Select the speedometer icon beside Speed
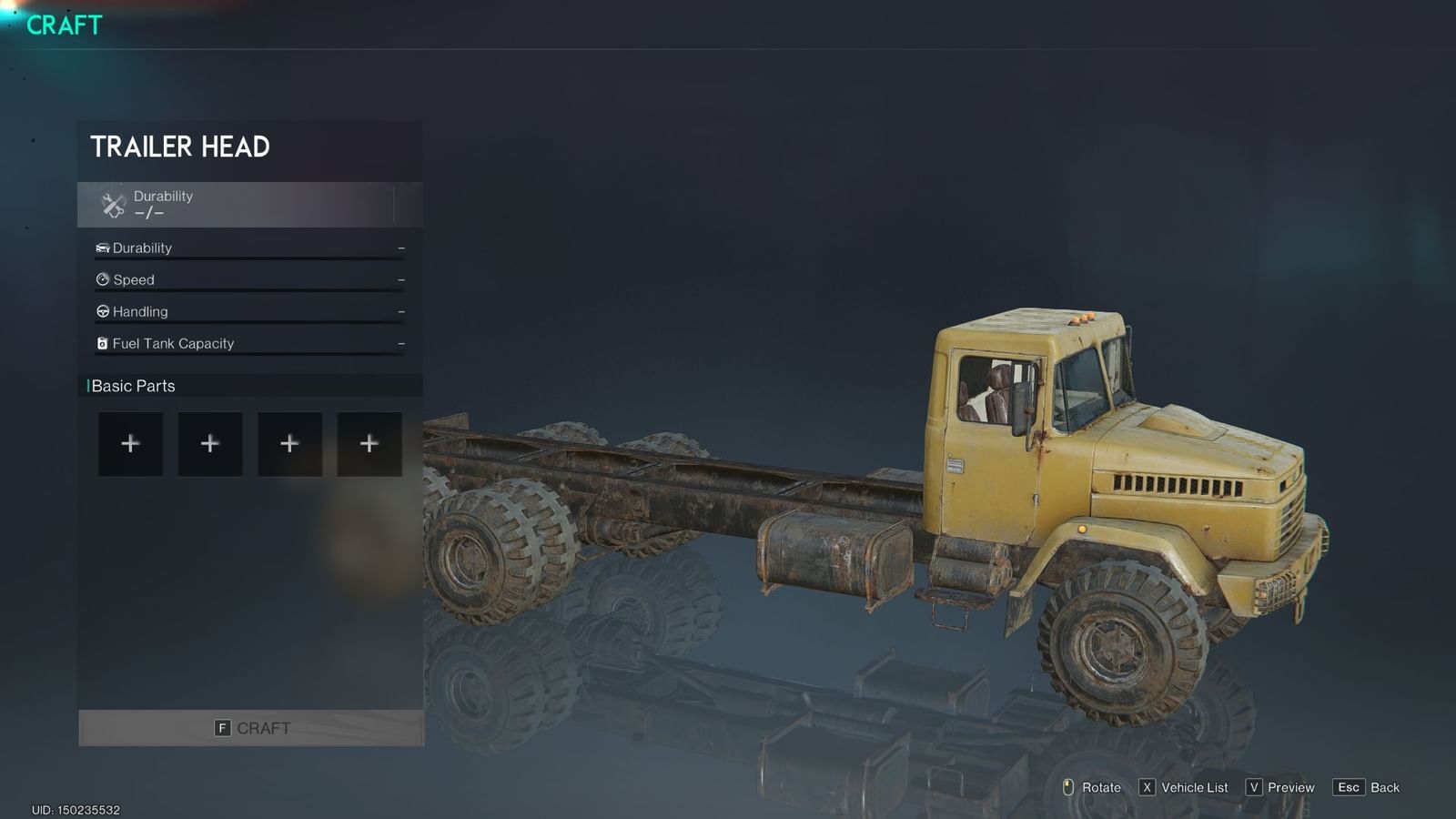The height and width of the screenshot is (819, 1456). point(102,279)
